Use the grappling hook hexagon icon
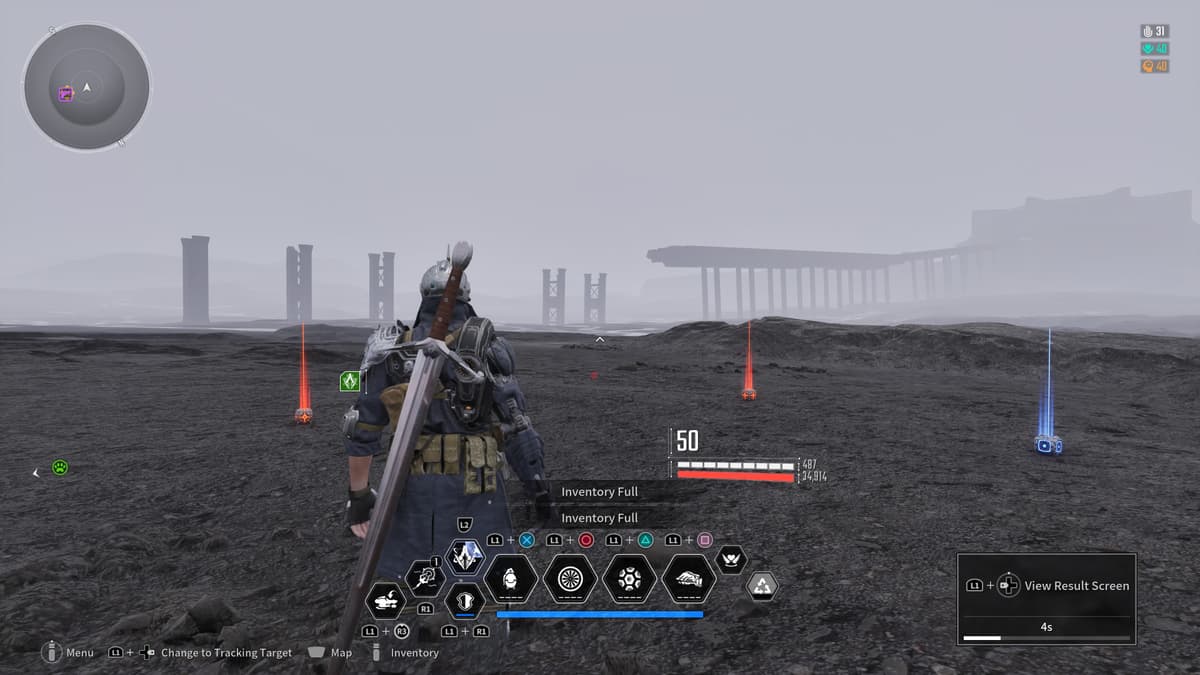Image resolution: width=1200 pixels, height=675 pixels. (425, 578)
